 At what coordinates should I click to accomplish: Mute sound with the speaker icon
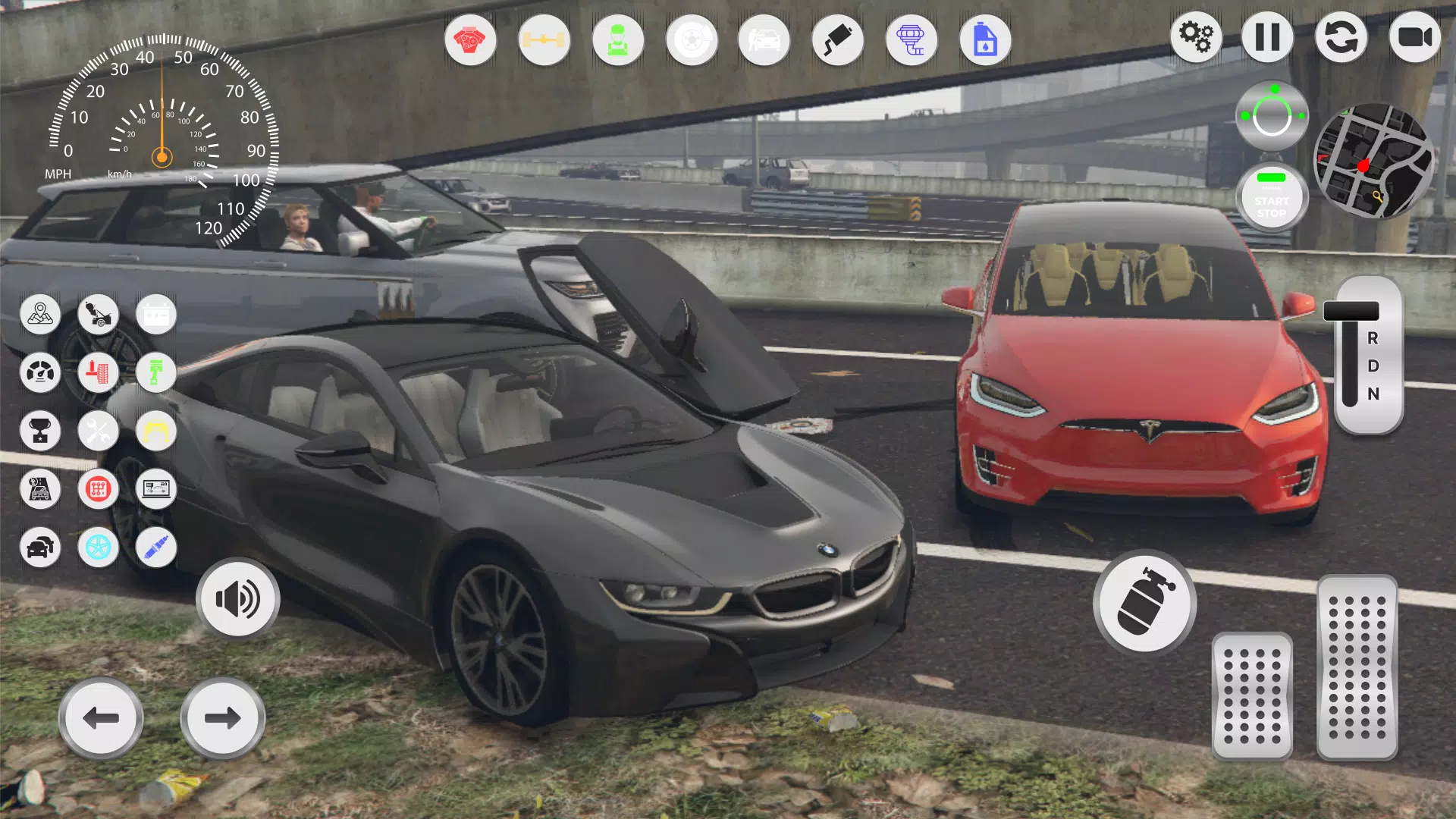[x=237, y=599]
